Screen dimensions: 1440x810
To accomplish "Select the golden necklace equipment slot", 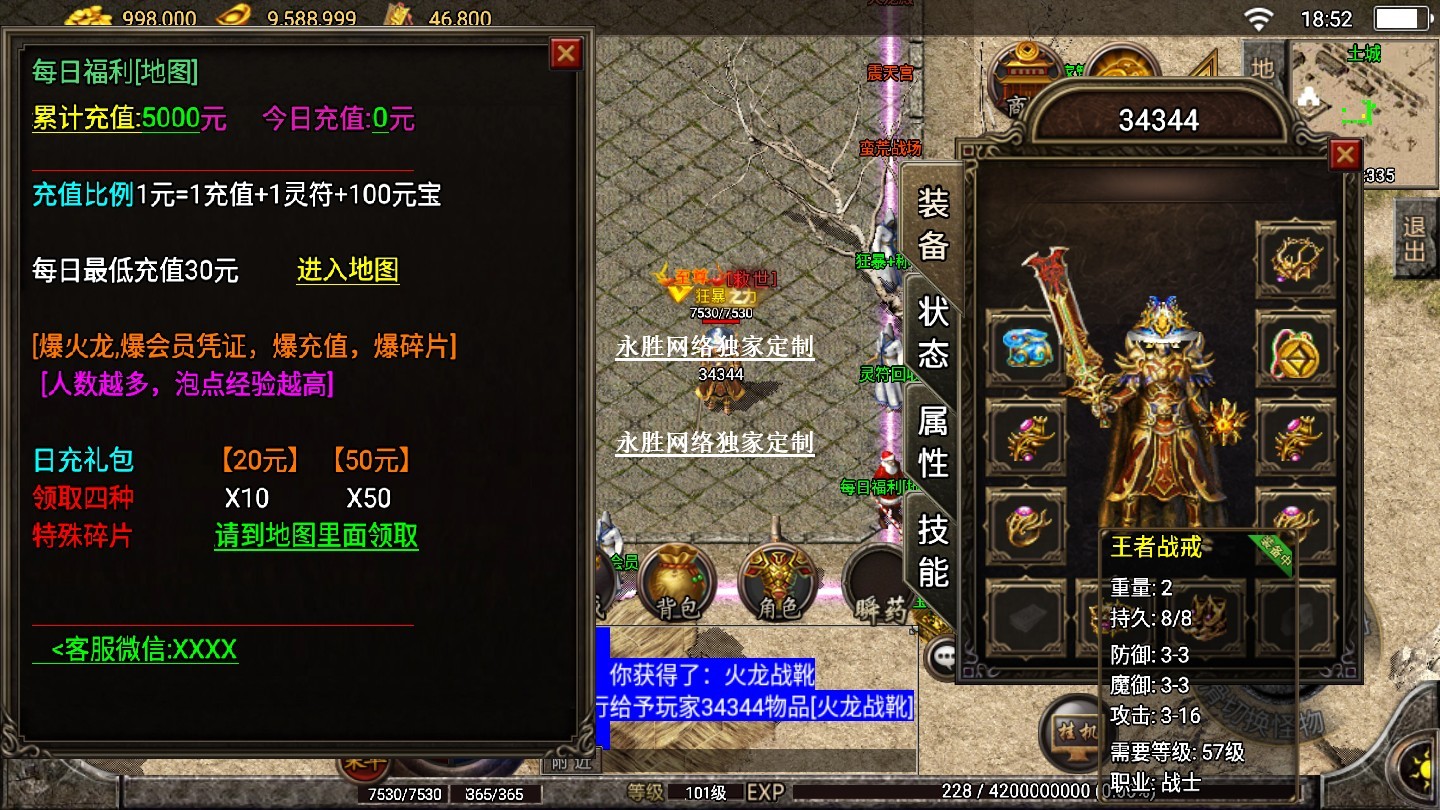I will [1295, 259].
